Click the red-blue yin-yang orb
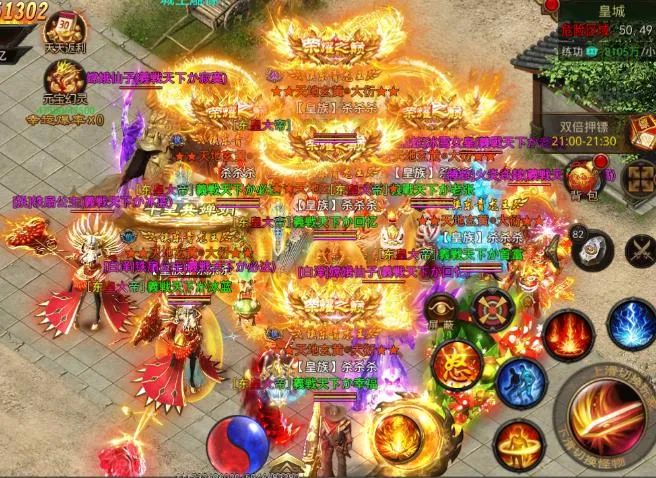This screenshot has width=656, height=478. [x=233, y=440]
